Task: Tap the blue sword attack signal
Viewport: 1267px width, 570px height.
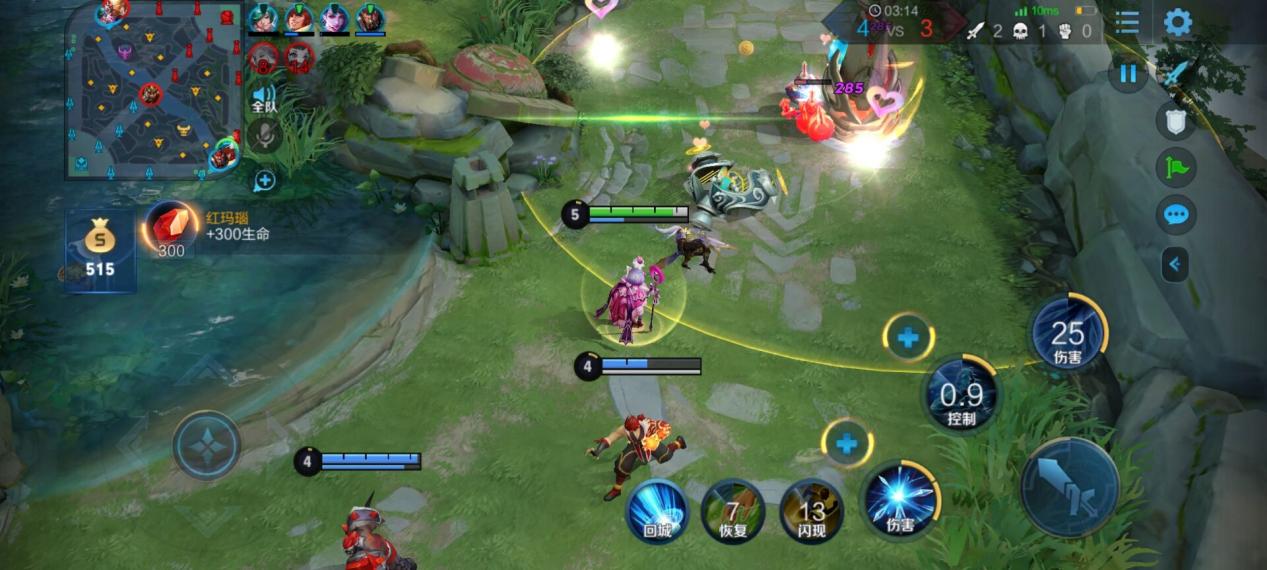Action: click(1176, 73)
